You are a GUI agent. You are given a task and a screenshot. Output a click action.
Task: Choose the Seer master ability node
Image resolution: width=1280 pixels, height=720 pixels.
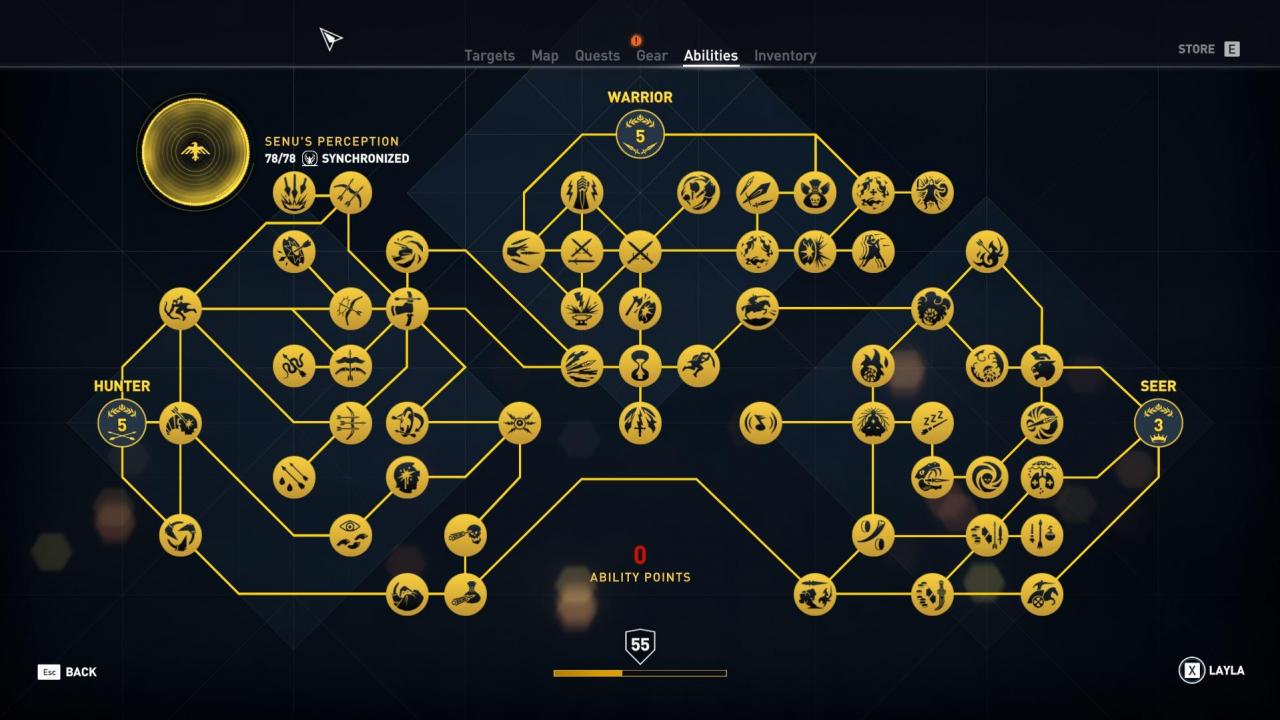(x=1158, y=424)
